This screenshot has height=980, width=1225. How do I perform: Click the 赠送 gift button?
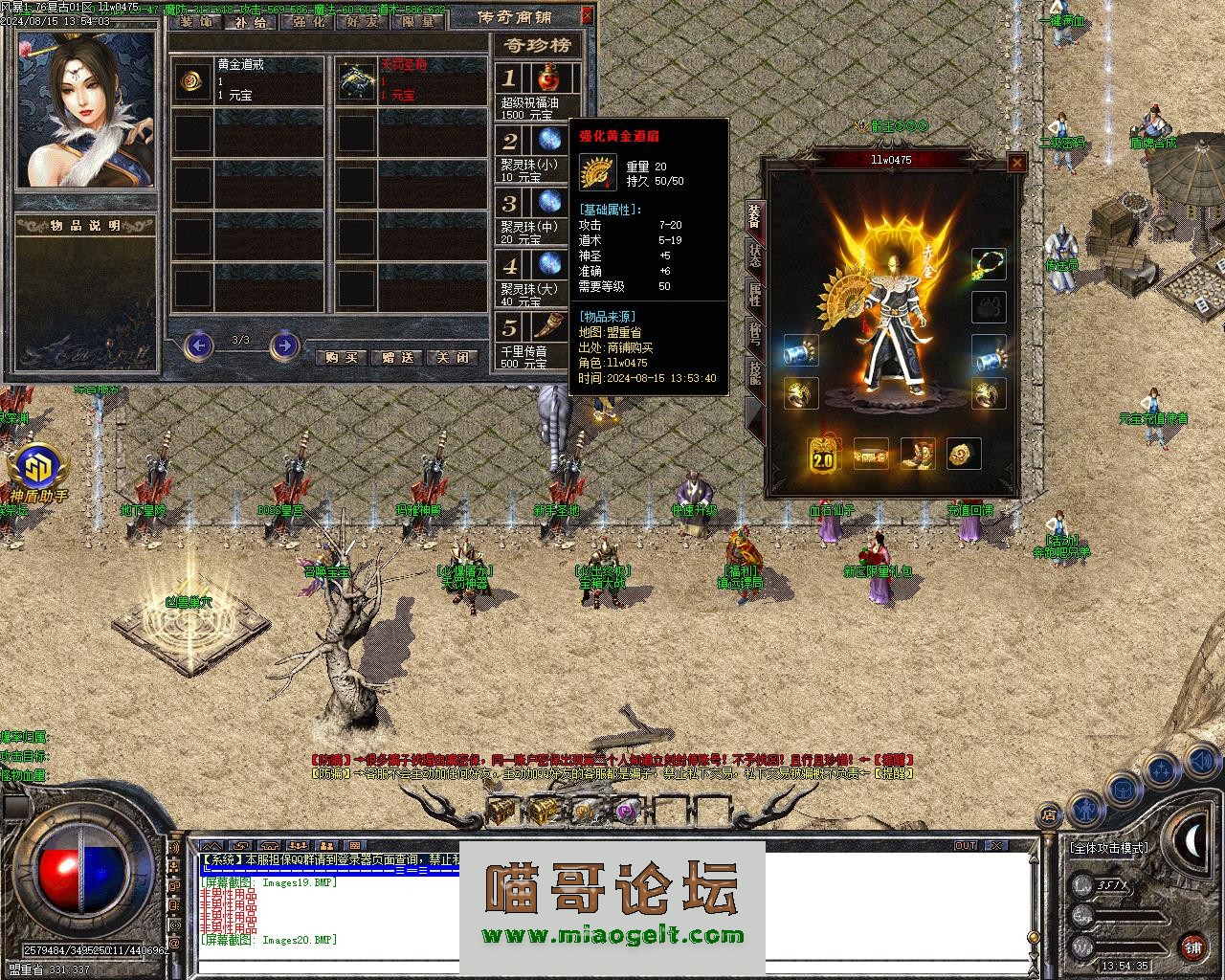coord(397,357)
